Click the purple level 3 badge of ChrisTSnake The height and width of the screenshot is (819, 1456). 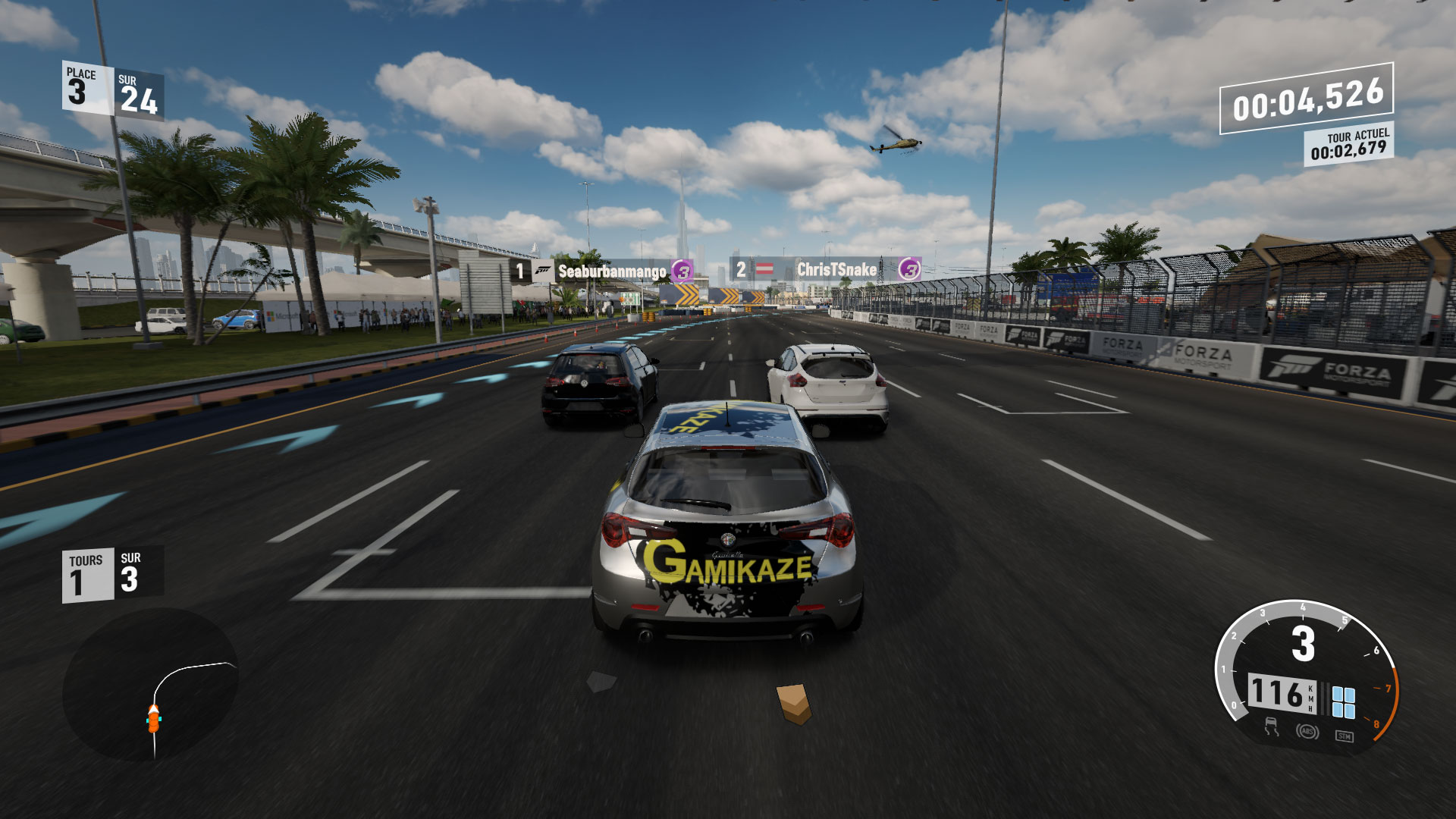coord(908,268)
